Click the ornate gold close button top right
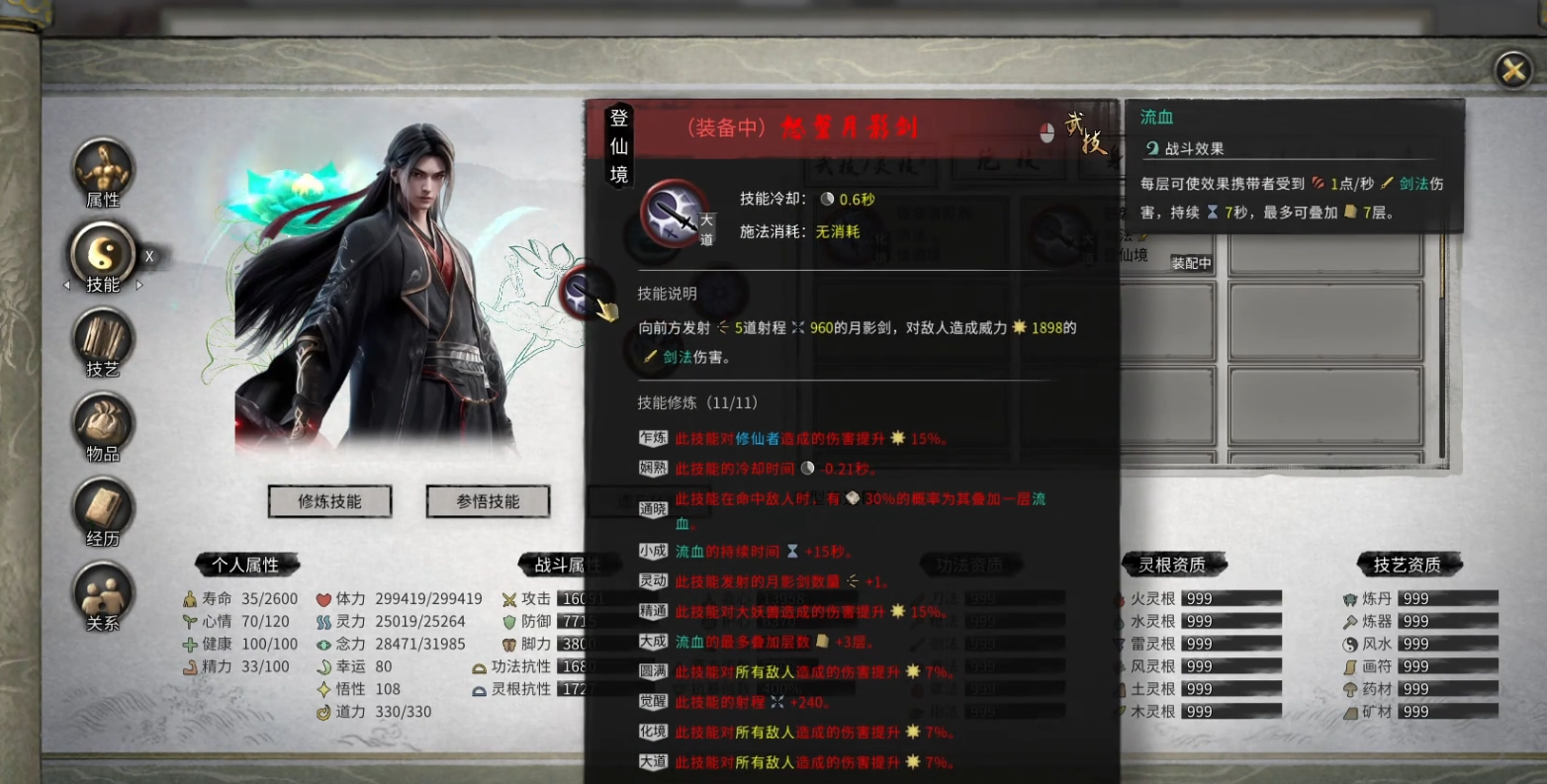This screenshot has width=1547, height=784. click(1514, 69)
